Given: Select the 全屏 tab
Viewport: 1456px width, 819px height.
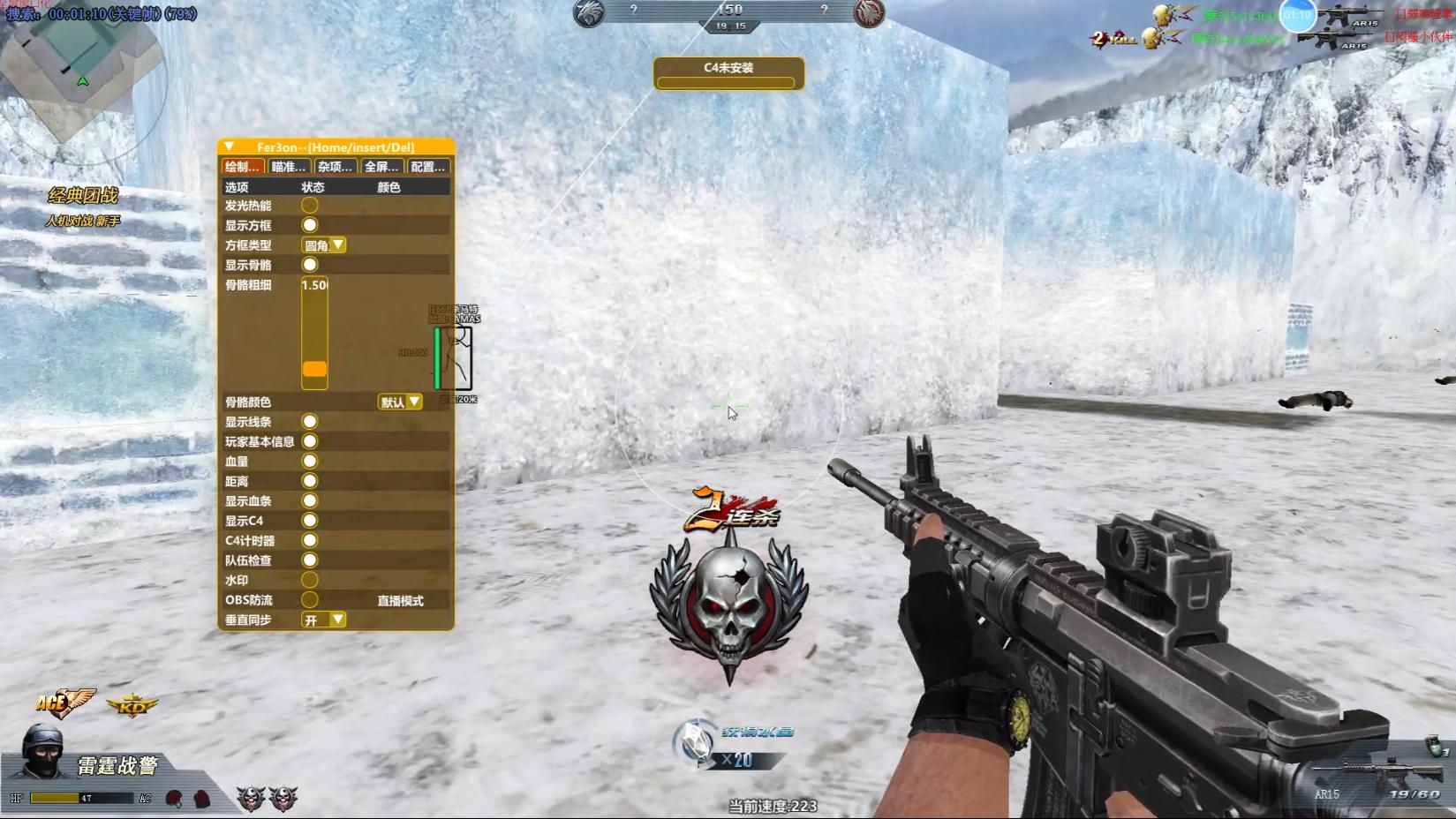Looking at the screenshot, I should [x=381, y=167].
